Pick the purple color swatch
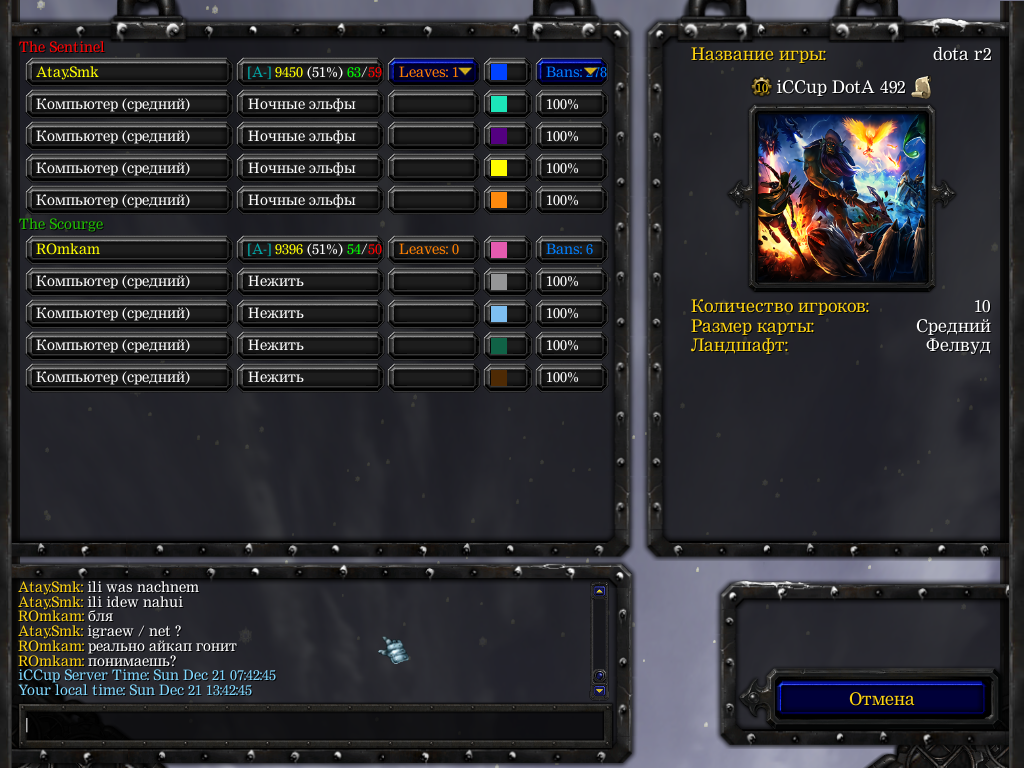Image resolution: width=1024 pixels, height=768 pixels. [499, 136]
